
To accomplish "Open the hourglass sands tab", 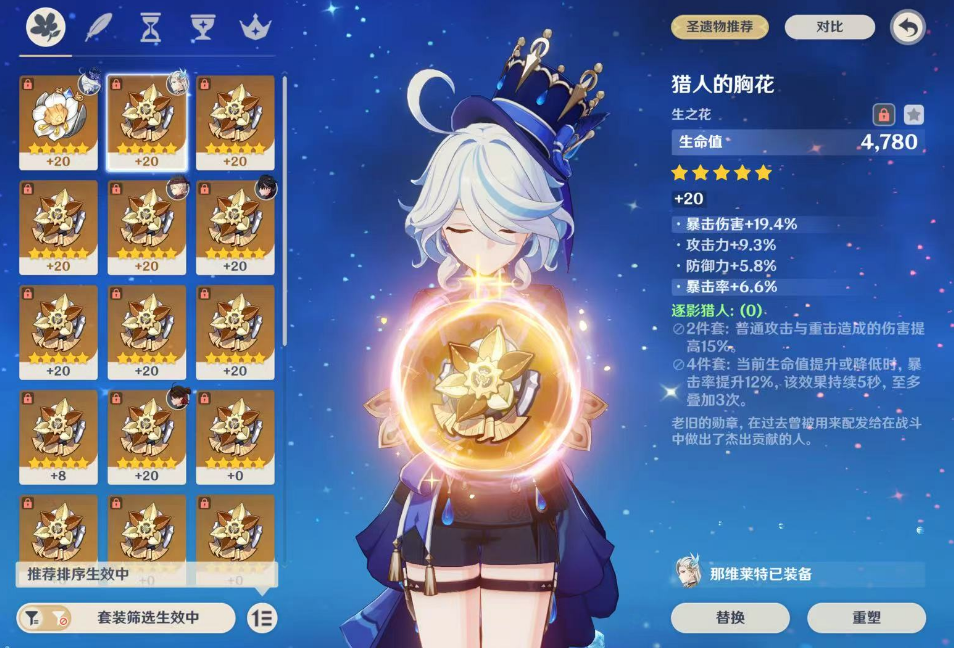I will (150, 27).
